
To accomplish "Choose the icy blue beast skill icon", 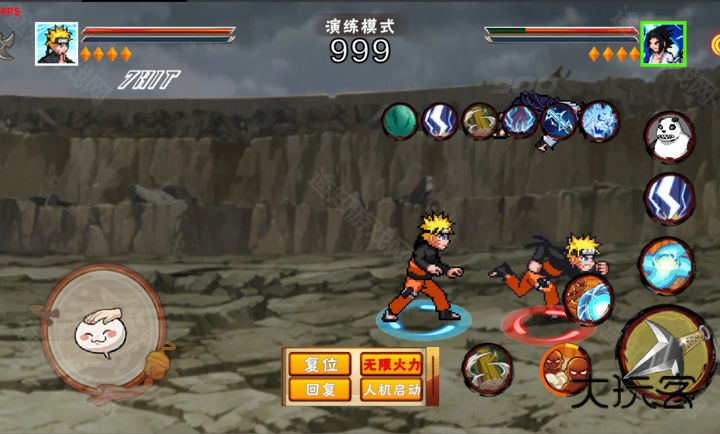I will pyautogui.click(x=600, y=121).
